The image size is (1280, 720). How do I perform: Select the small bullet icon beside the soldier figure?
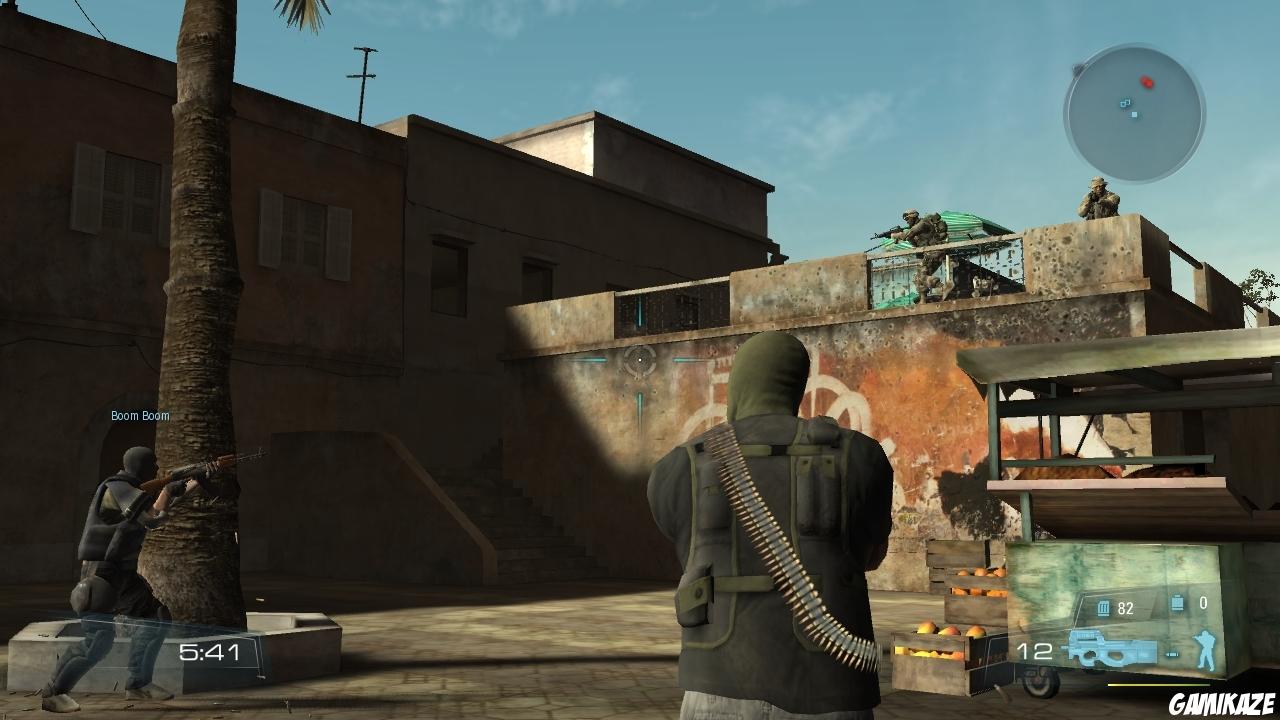(1172, 655)
